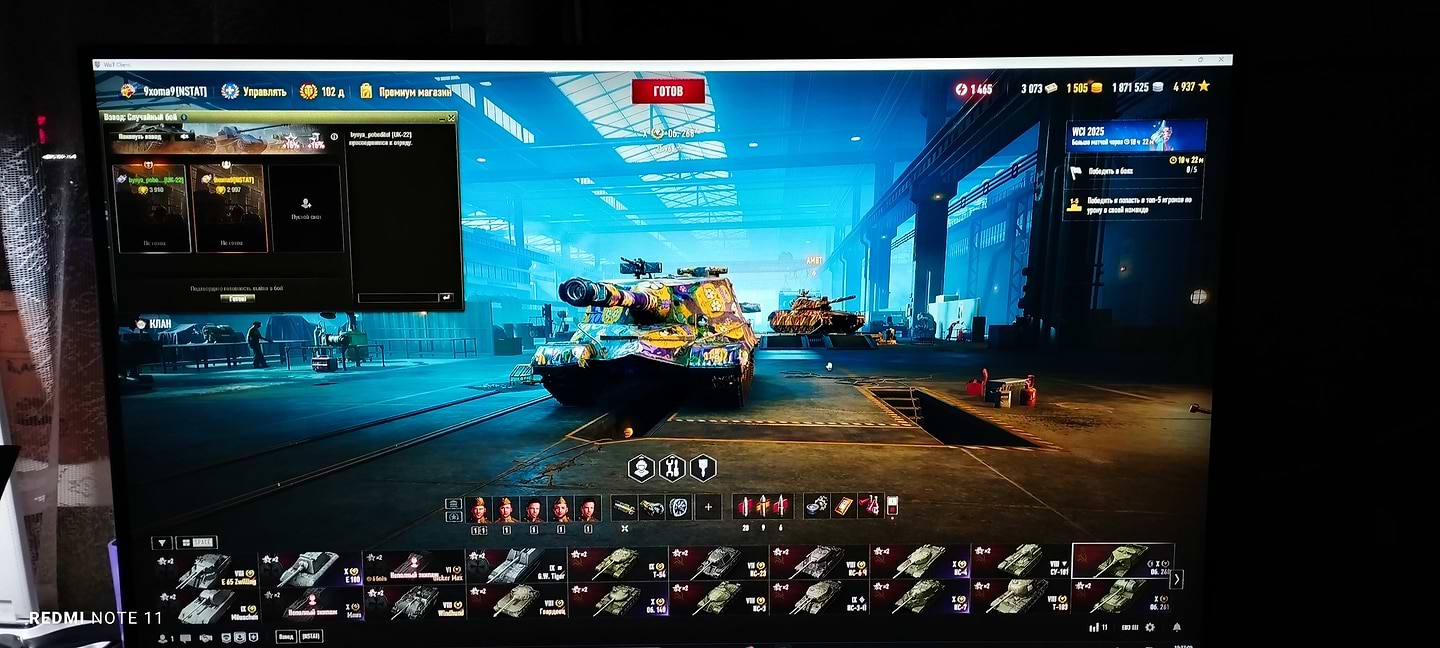
Task: Close the platoon window
Action: tap(452, 118)
